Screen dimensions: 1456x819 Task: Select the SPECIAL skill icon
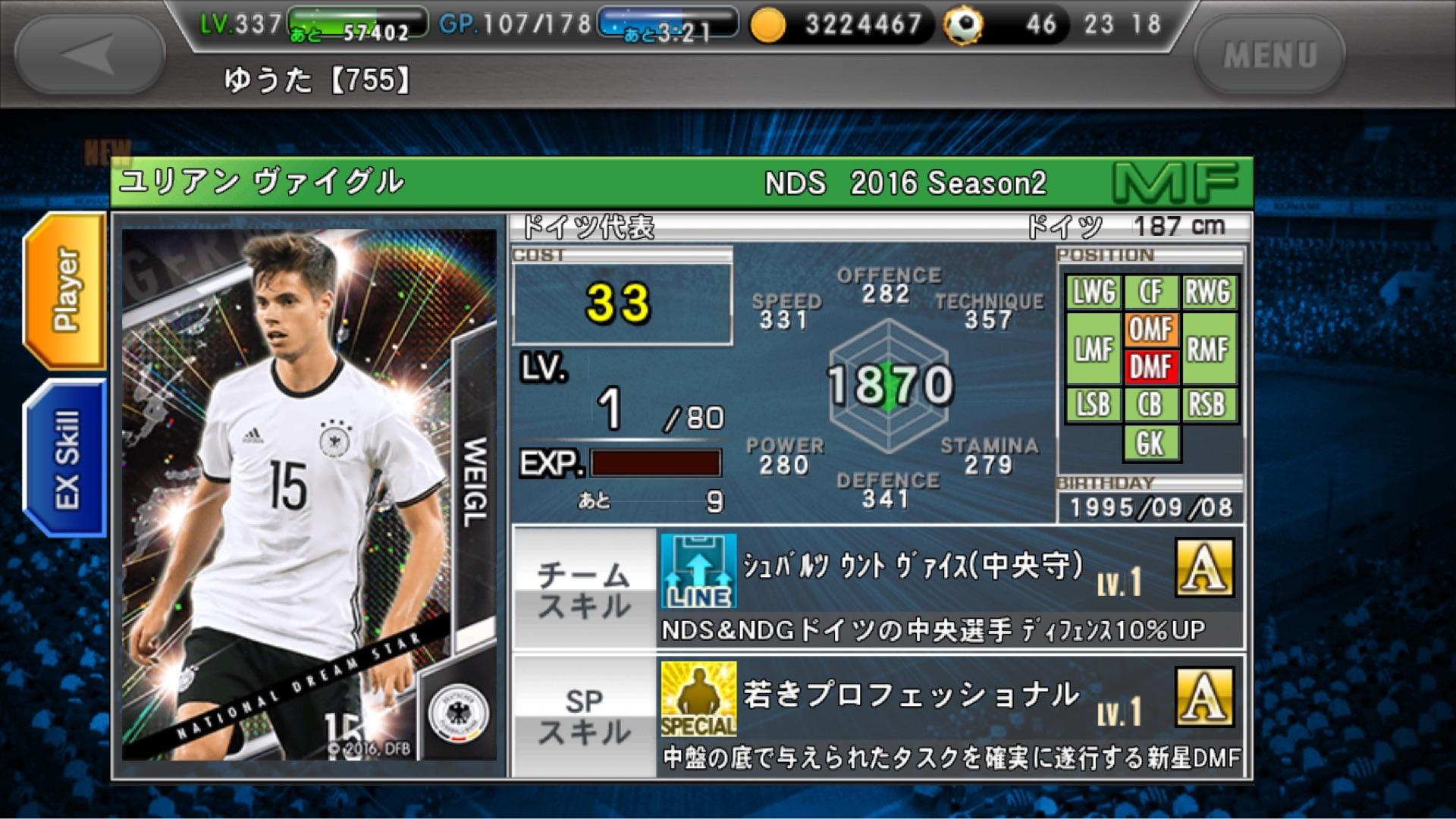[x=698, y=699]
